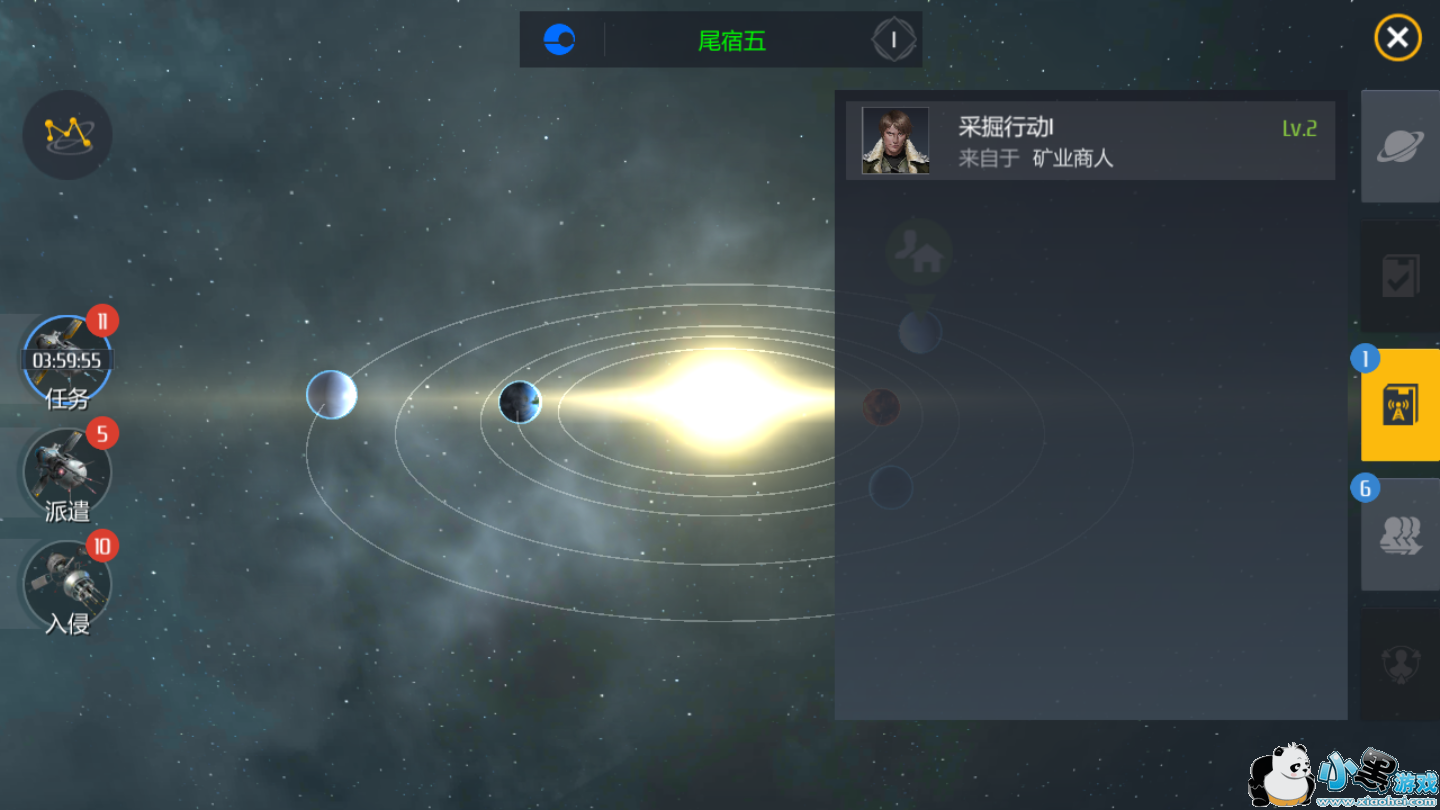Open the group members tab
The height and width of the screenshot is (810, 1440).
(x=1400, y=535)
